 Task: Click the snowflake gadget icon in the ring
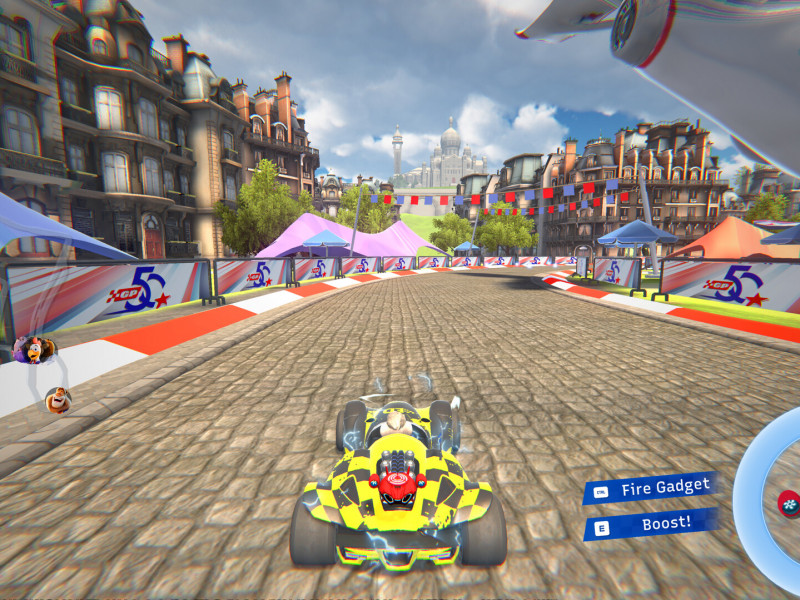point(789,501)
